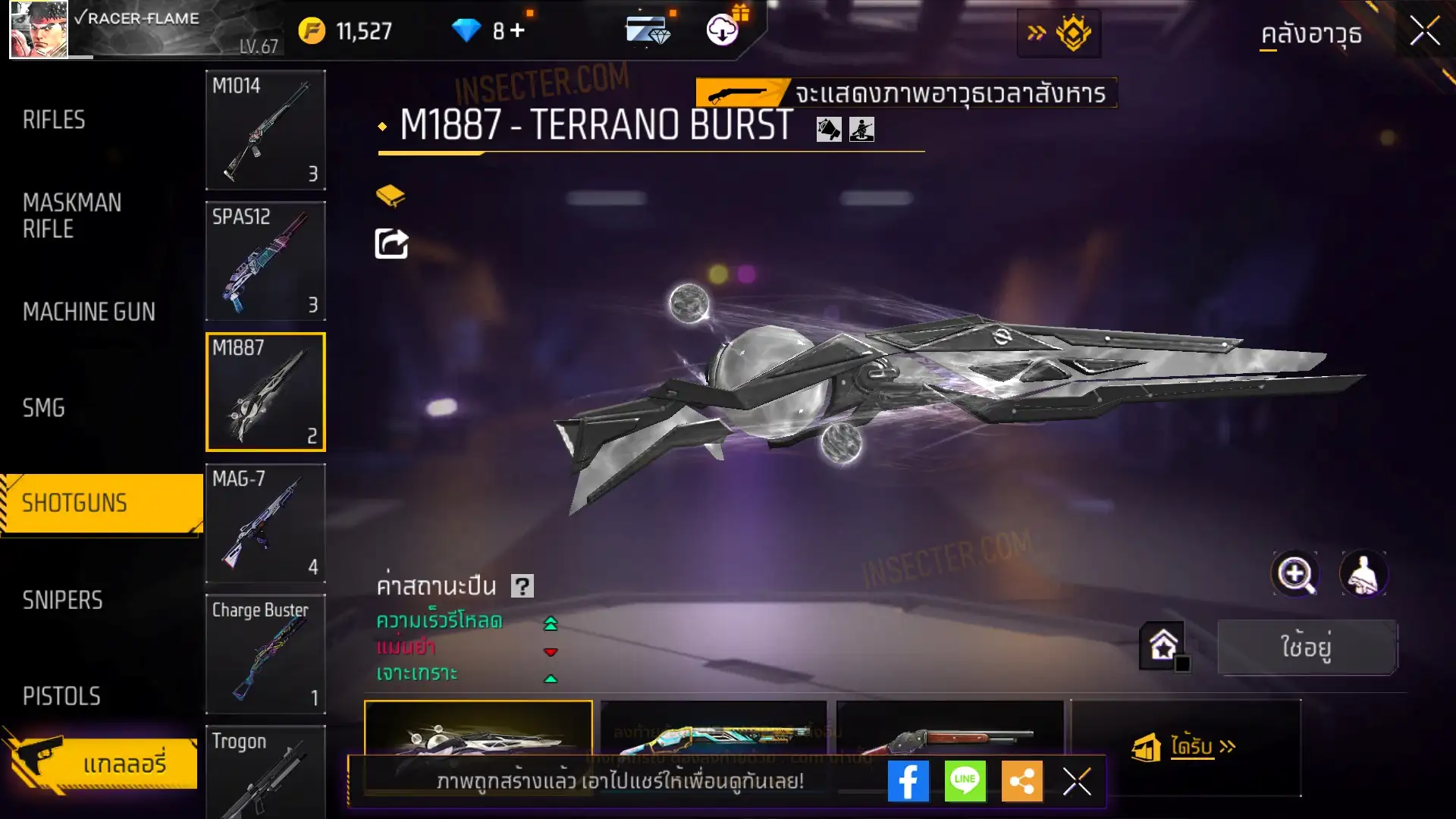Switch to the PISTOLS category
Screen dimensions: 1456x819
(x=61, y=696)
